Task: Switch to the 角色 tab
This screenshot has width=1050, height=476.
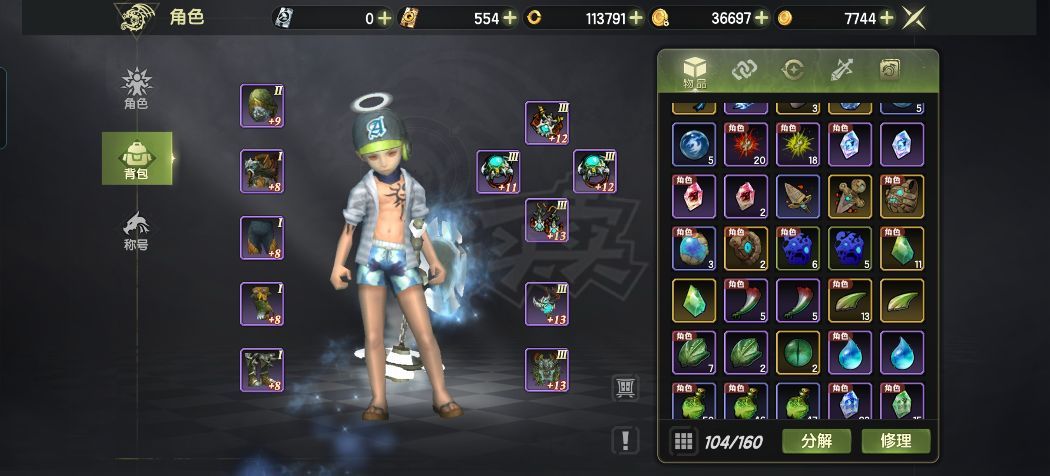Action: [136, 88]
